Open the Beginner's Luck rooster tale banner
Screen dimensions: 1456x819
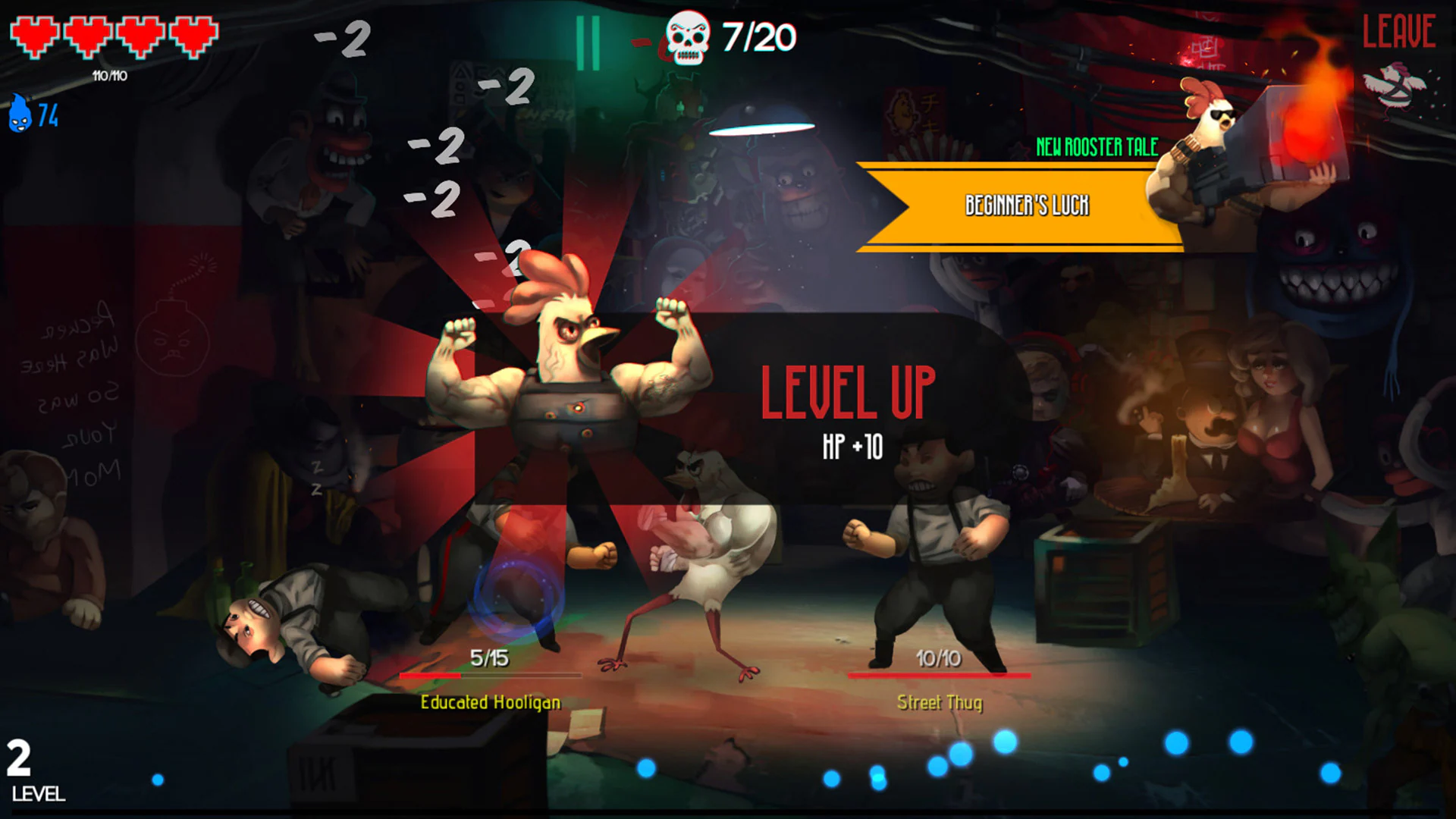coord(1028,203)
